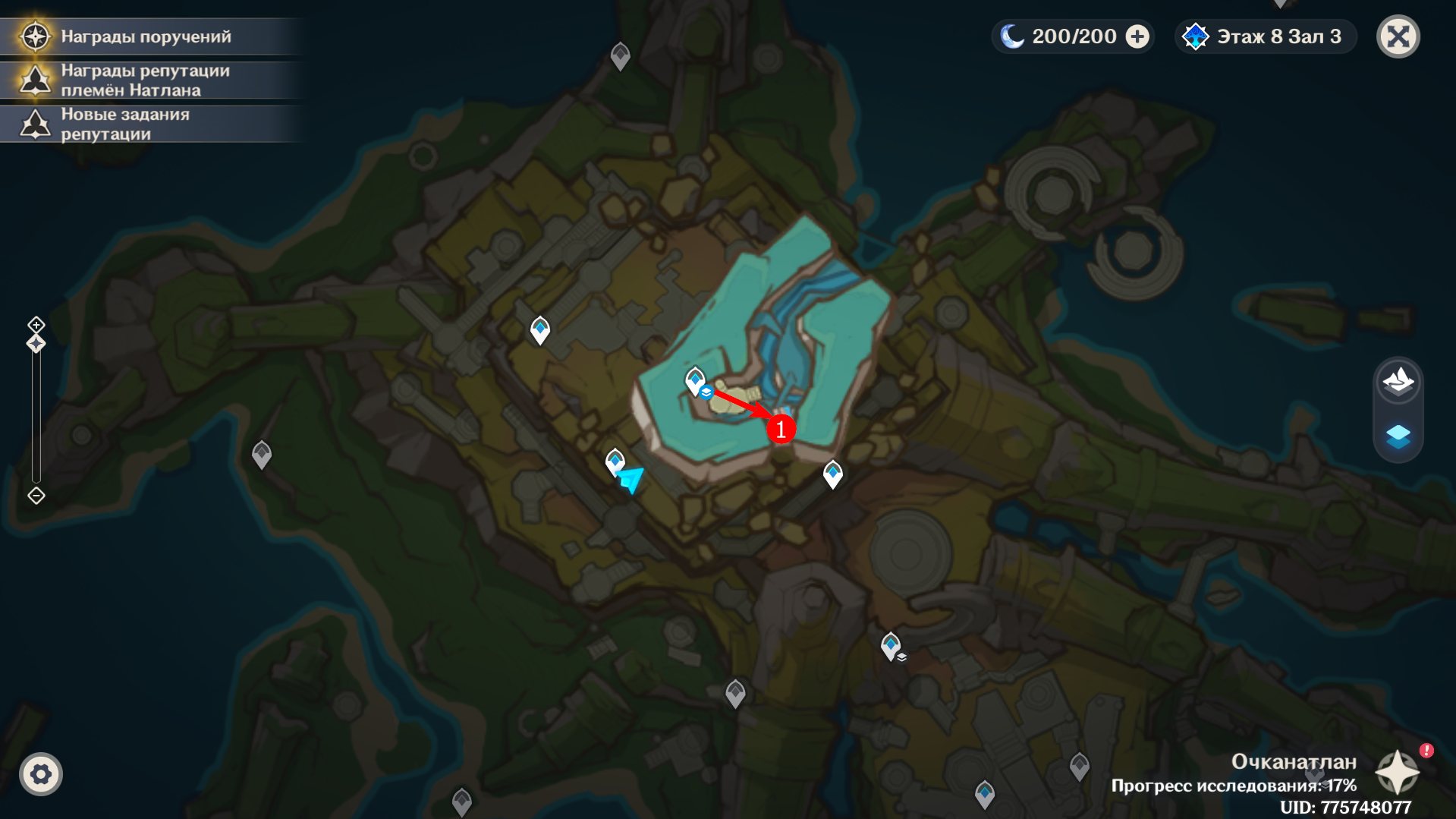The height and width of the screenshot is (819, 1456).
Task: Open Награды репутации племён Натлана
Action: 144,80
